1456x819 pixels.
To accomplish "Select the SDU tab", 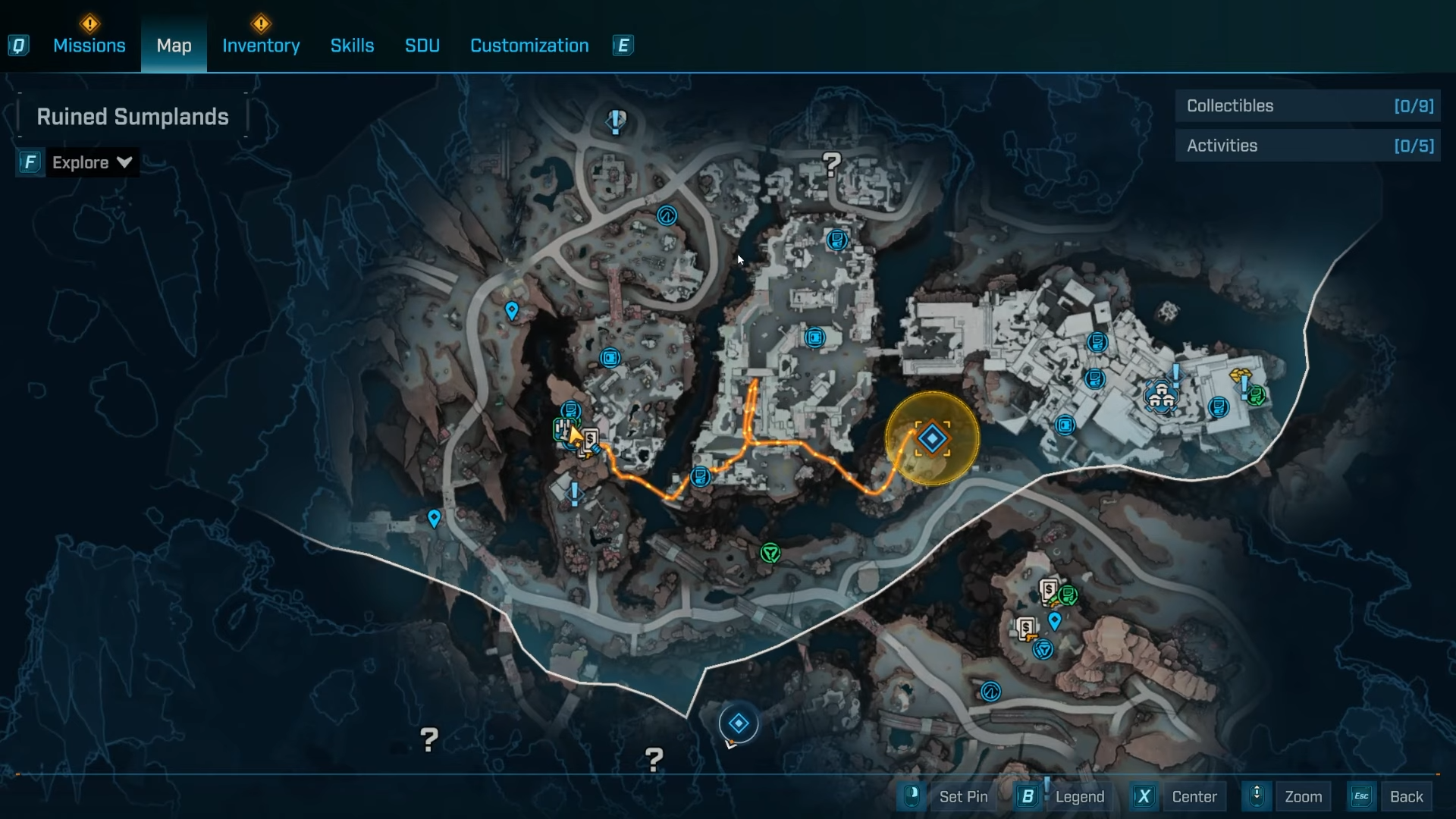I will click(422, 45).
